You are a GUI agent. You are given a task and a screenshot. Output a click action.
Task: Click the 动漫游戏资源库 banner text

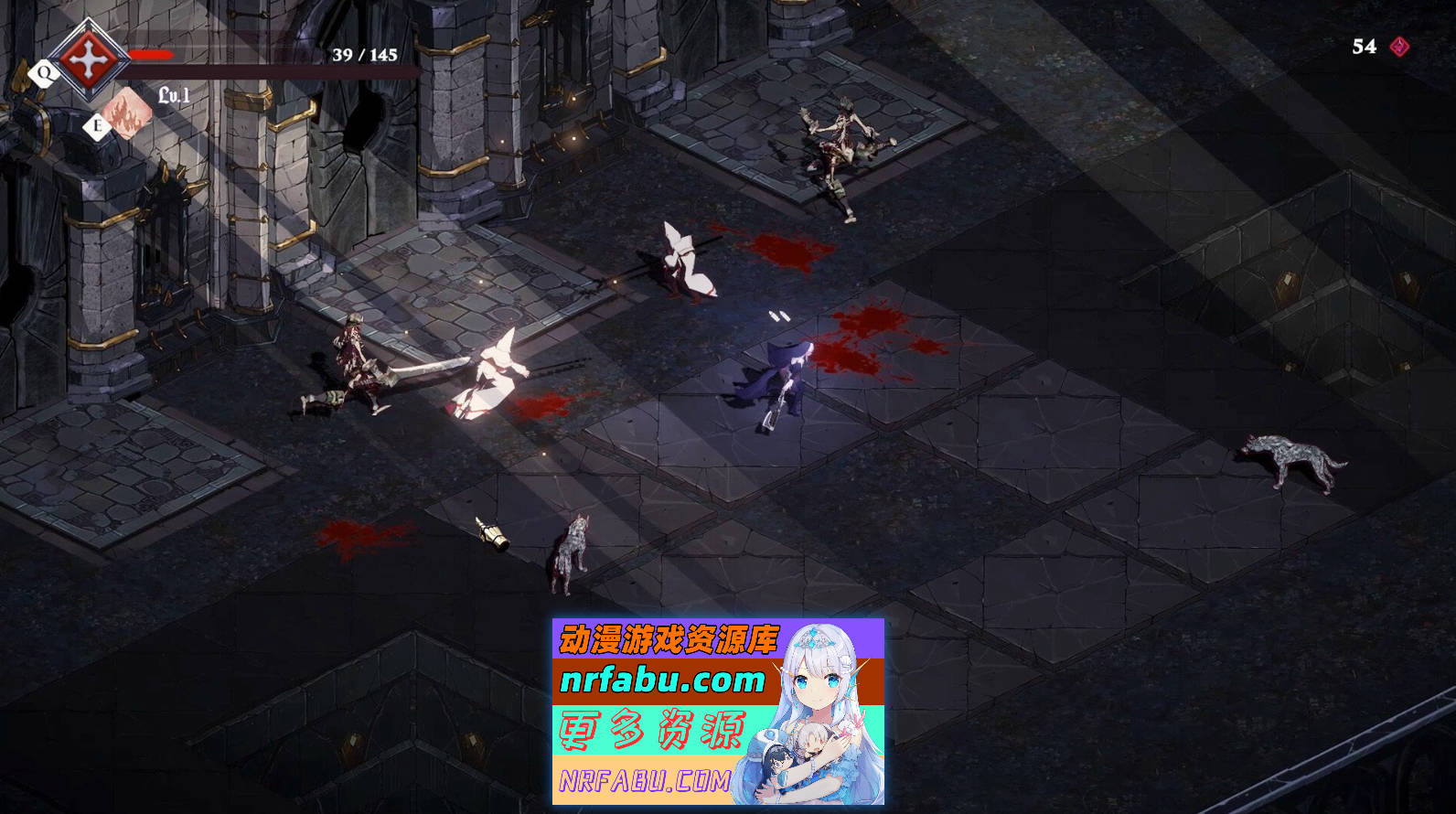point(670,637)
